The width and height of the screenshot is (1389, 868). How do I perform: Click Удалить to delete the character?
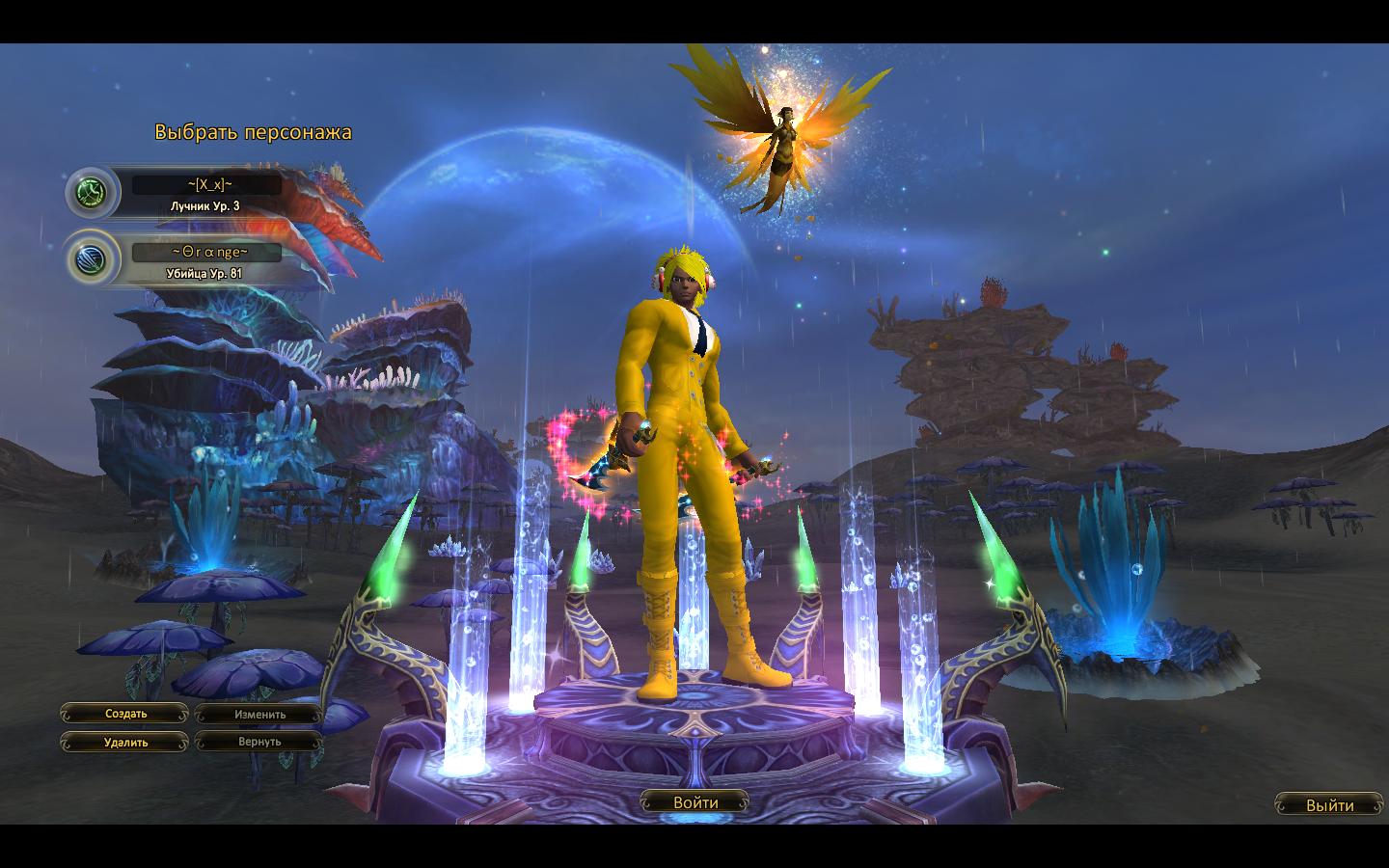(x=125, y=743)
